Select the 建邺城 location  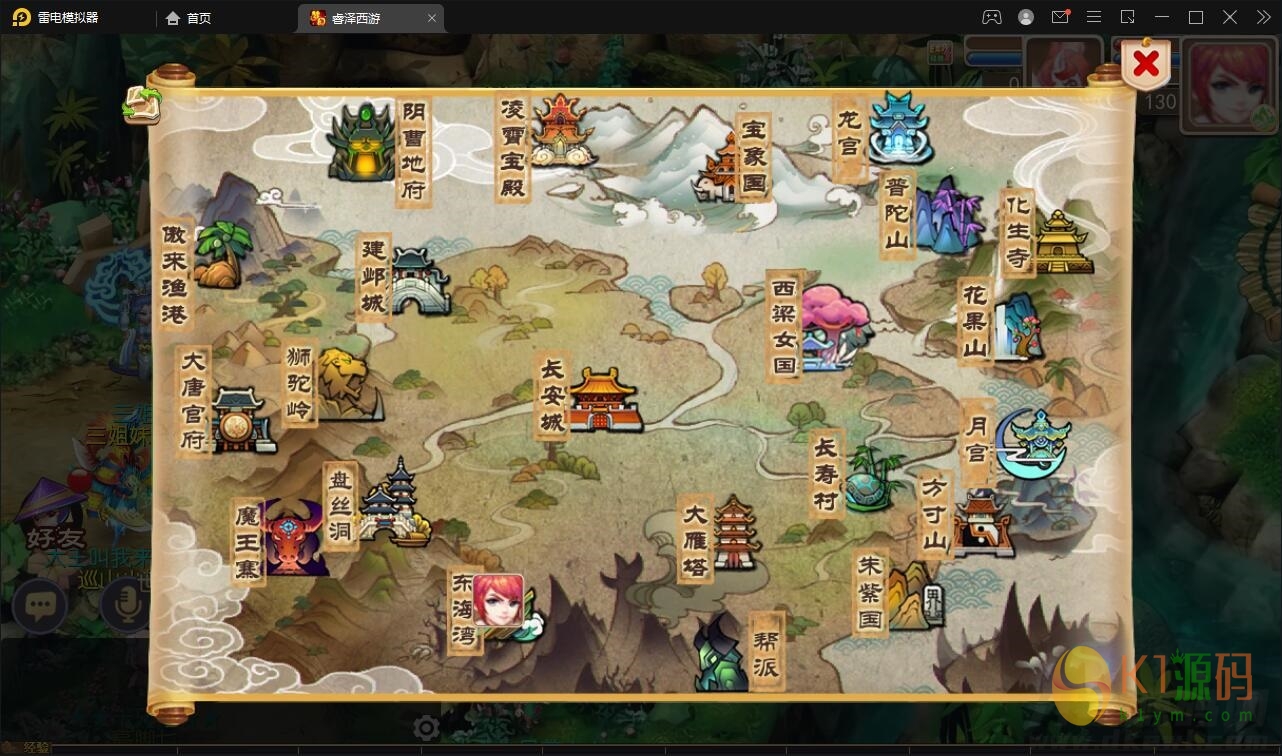[x=417, y=280]
